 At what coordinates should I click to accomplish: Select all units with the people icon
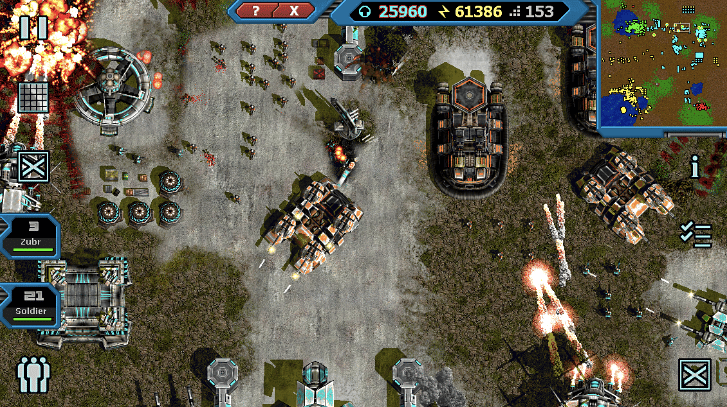33,374
